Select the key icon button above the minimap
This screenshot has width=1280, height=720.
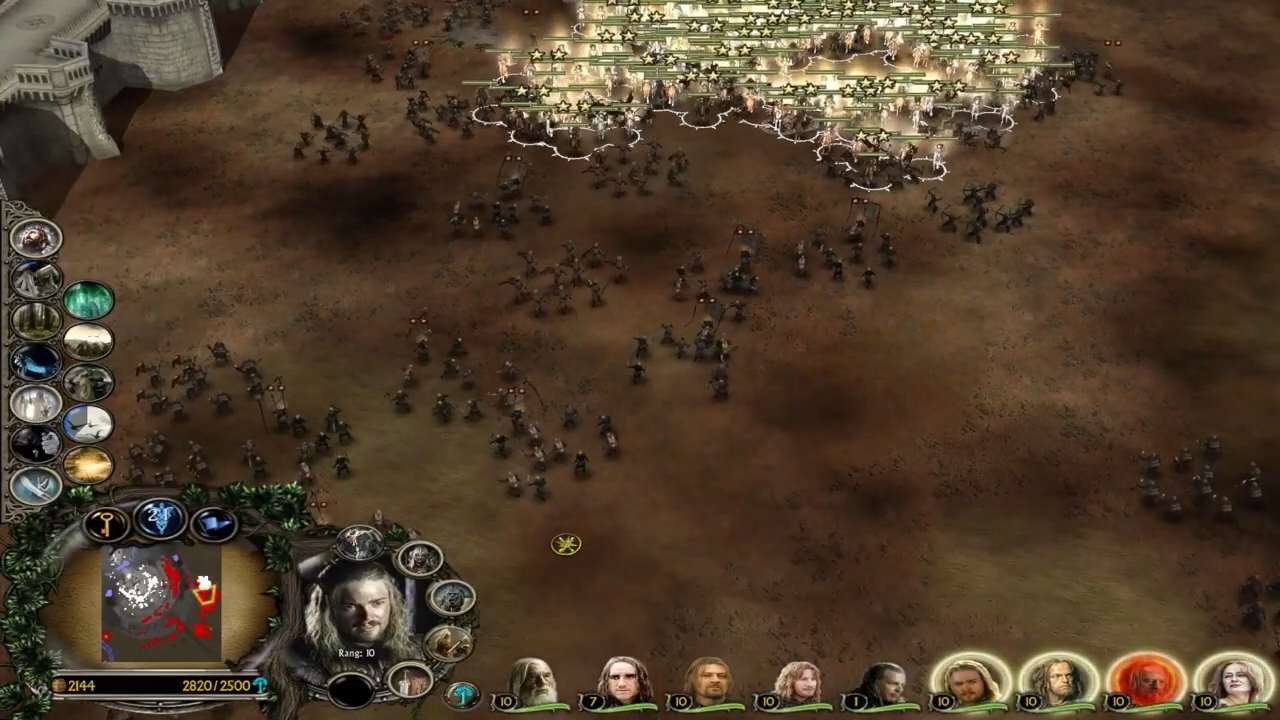pos(106,524)
